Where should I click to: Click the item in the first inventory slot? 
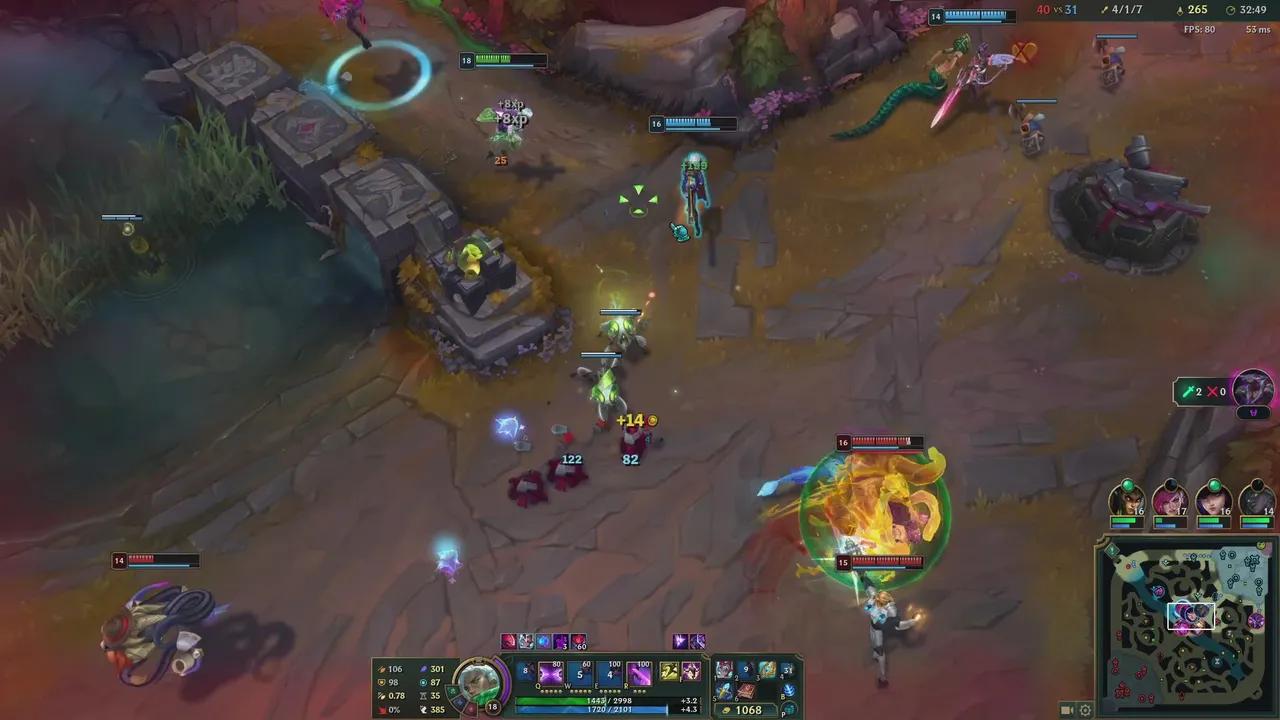tap(725, 667)
